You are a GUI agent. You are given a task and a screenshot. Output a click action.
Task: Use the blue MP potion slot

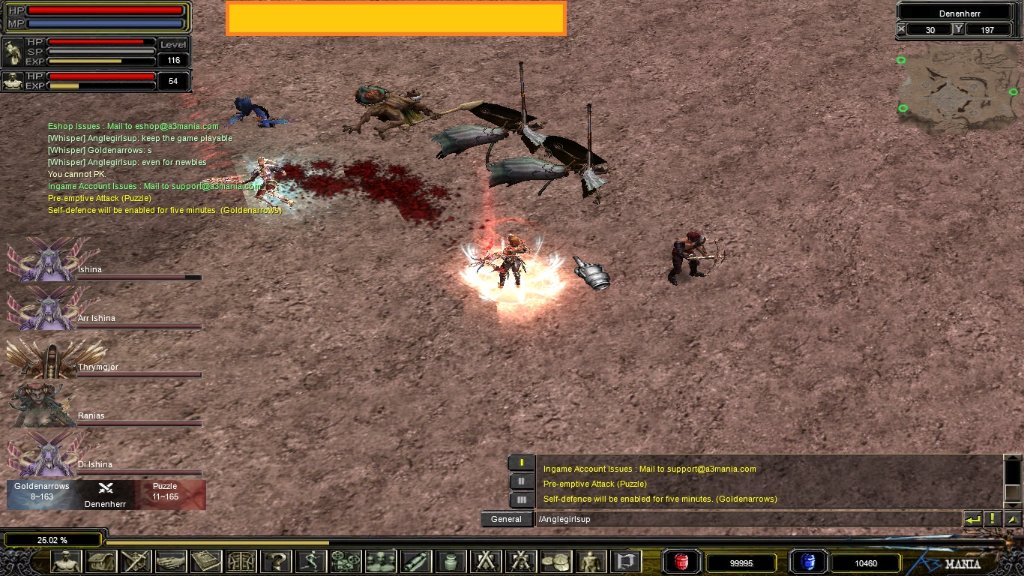pyautogui.click(x=804, y=562)
